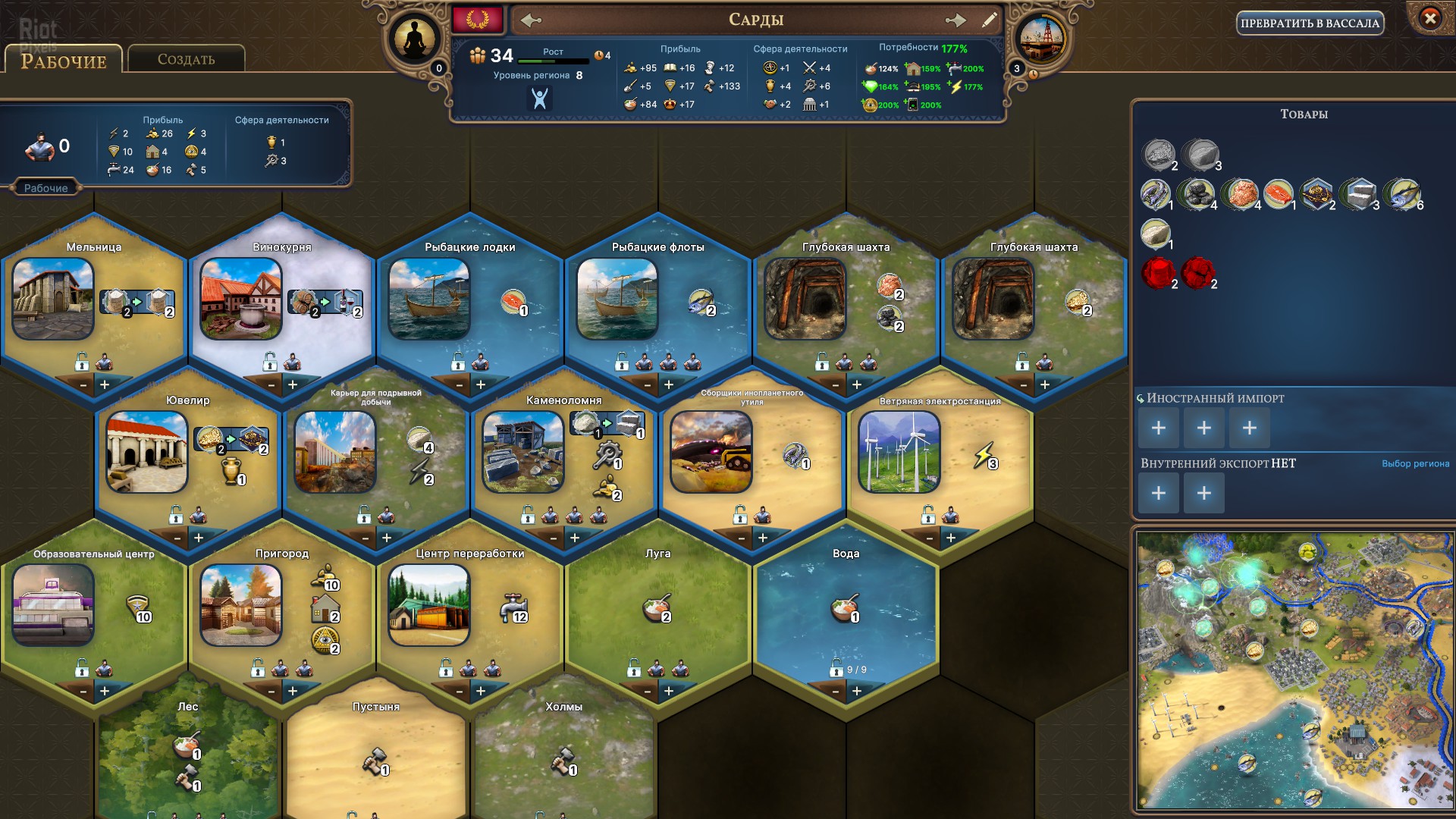Click the Превратить в вассала button
The image size is (1456, 819).
pyautogui.click(x=1310, y=24)
